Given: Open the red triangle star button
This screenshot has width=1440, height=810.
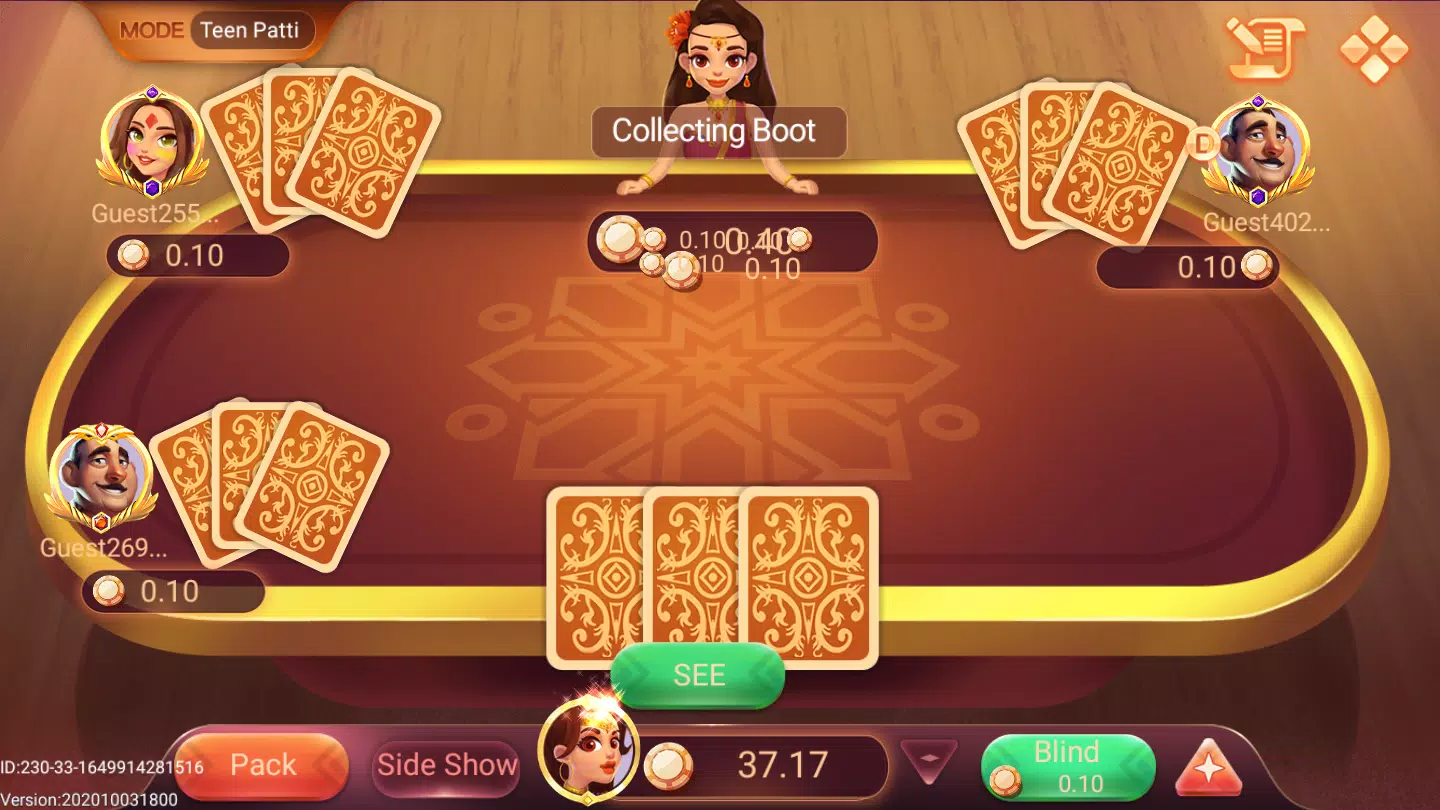Looking at the screenshot, I should (1207, 768).
